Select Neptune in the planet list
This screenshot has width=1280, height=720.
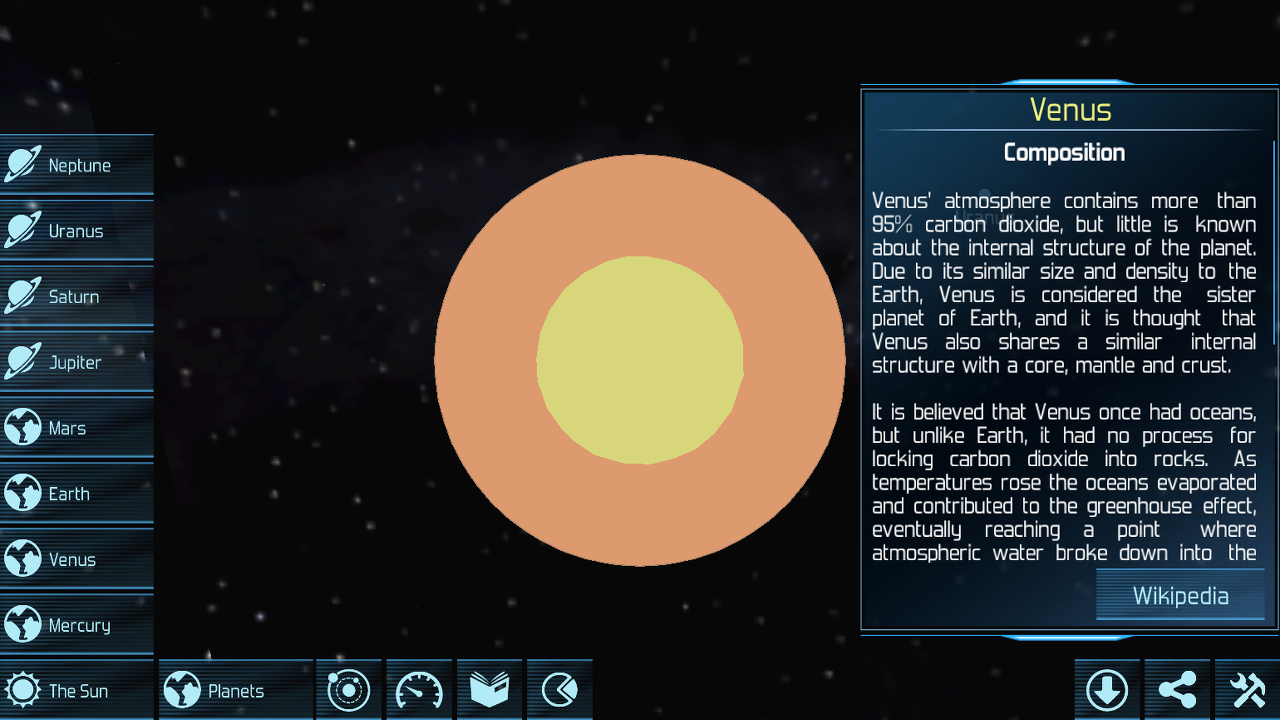tap(77, 164)
